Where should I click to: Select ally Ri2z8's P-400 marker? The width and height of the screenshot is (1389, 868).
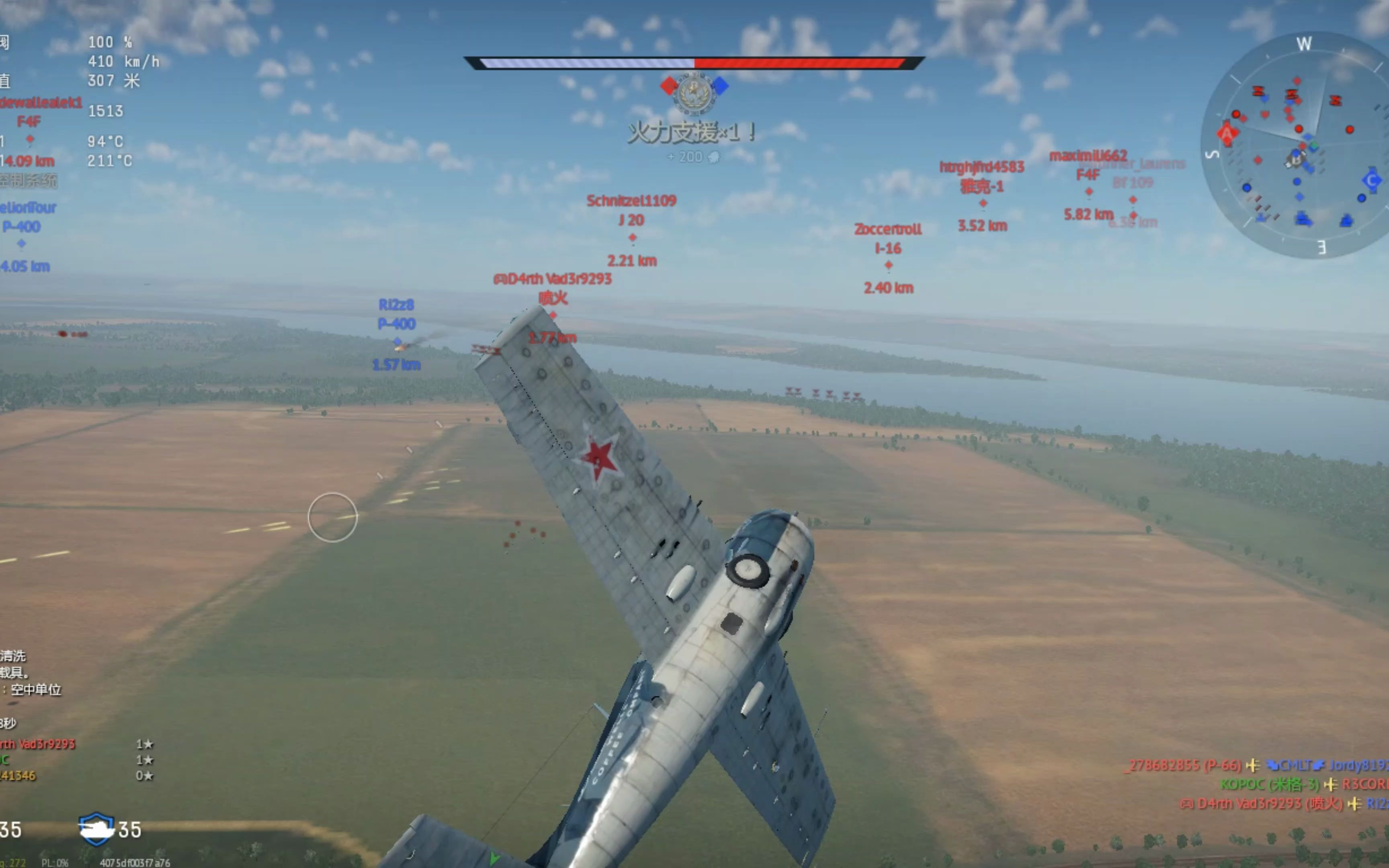397,342
